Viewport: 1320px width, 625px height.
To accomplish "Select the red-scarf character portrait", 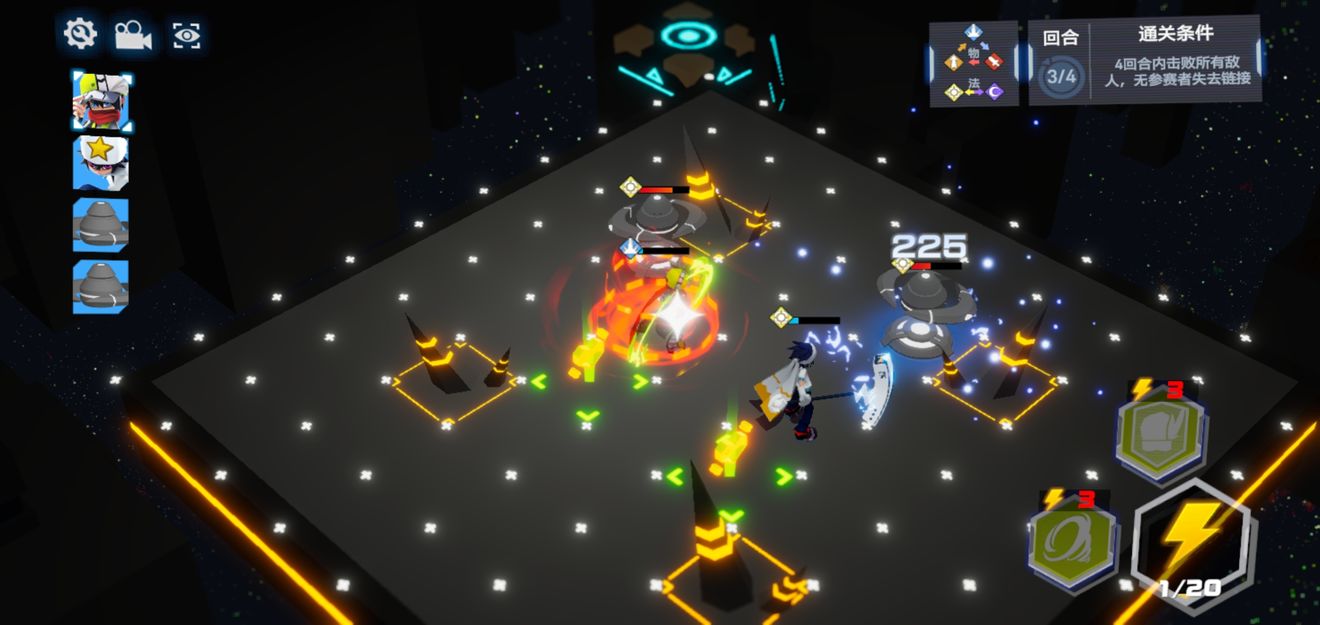I will 101,101.
